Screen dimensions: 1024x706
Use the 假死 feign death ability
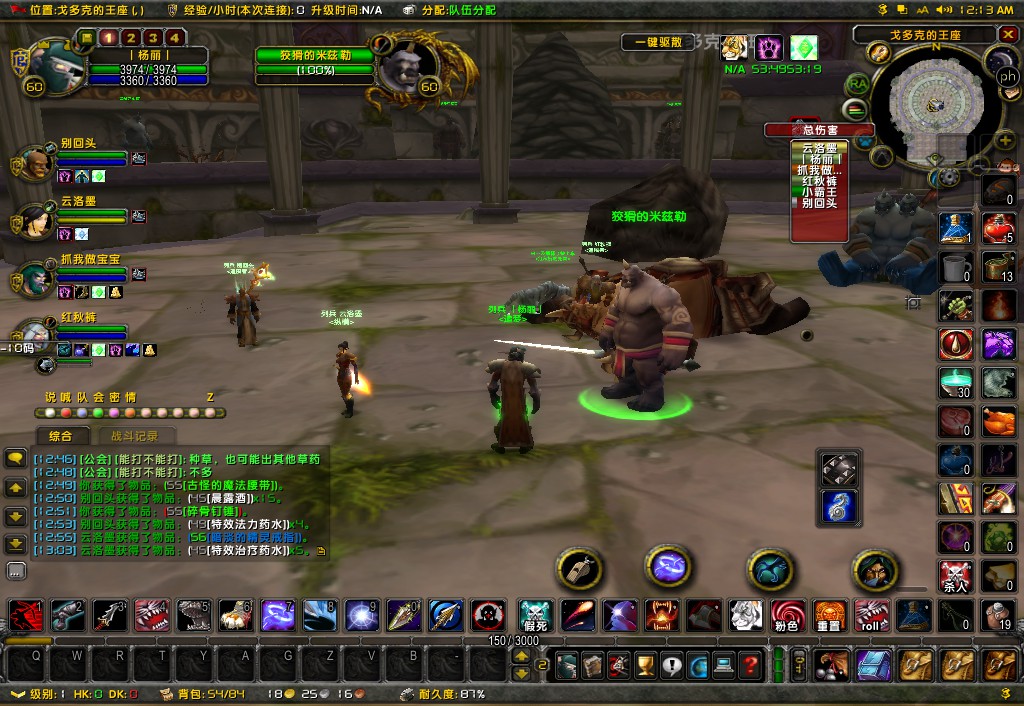point(536,614)
